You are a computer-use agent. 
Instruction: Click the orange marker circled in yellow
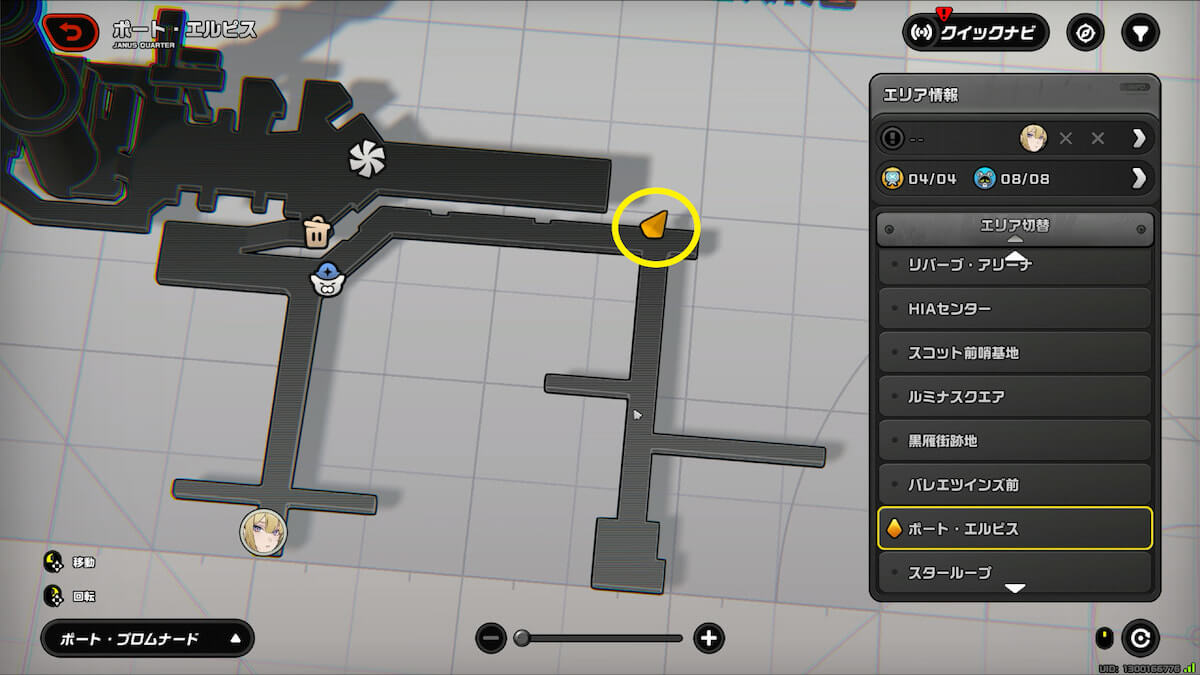coord(653,227)
